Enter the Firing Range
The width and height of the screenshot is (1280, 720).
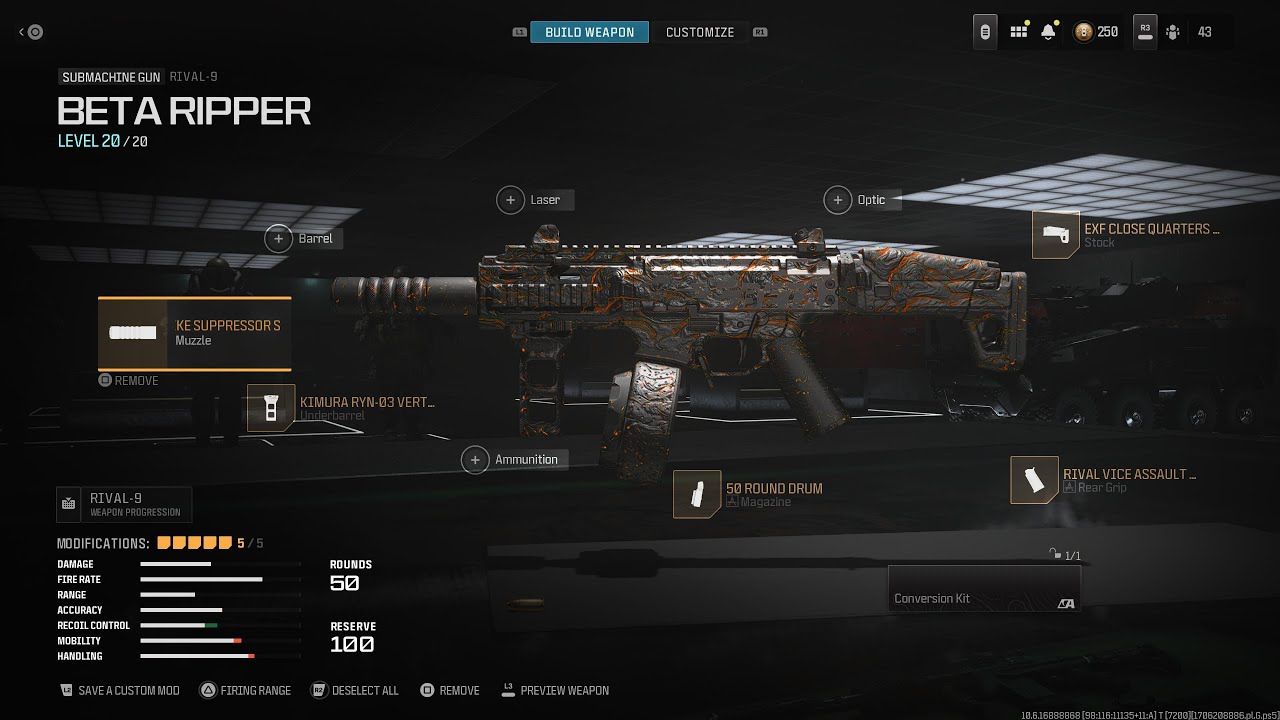246,691
